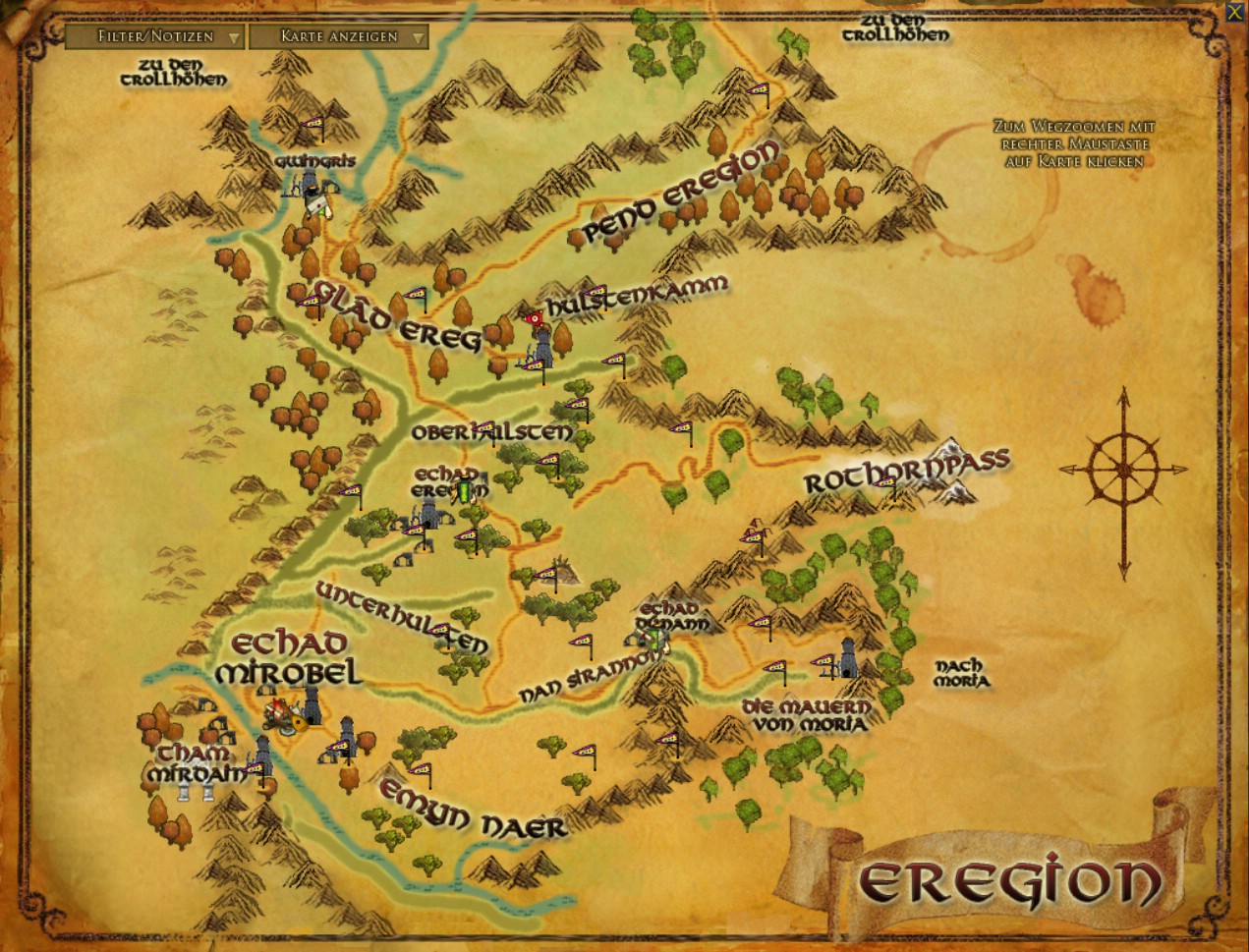Select the camp marker at Echad Dunann
Image resolution: width=1249 pixels, height=952 pixels.
(x=653, y=639)
